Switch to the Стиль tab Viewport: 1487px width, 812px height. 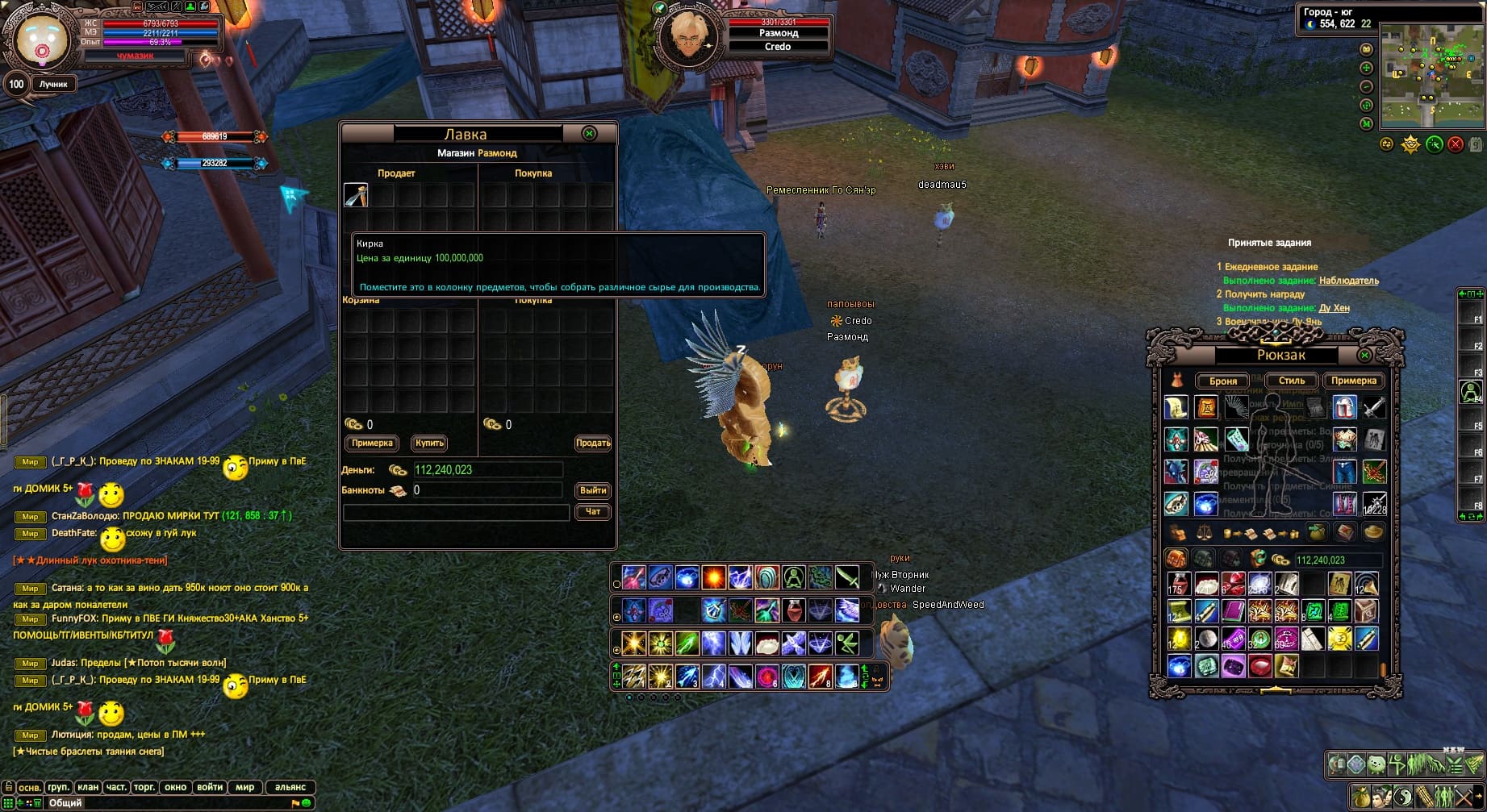(1291, 381)
